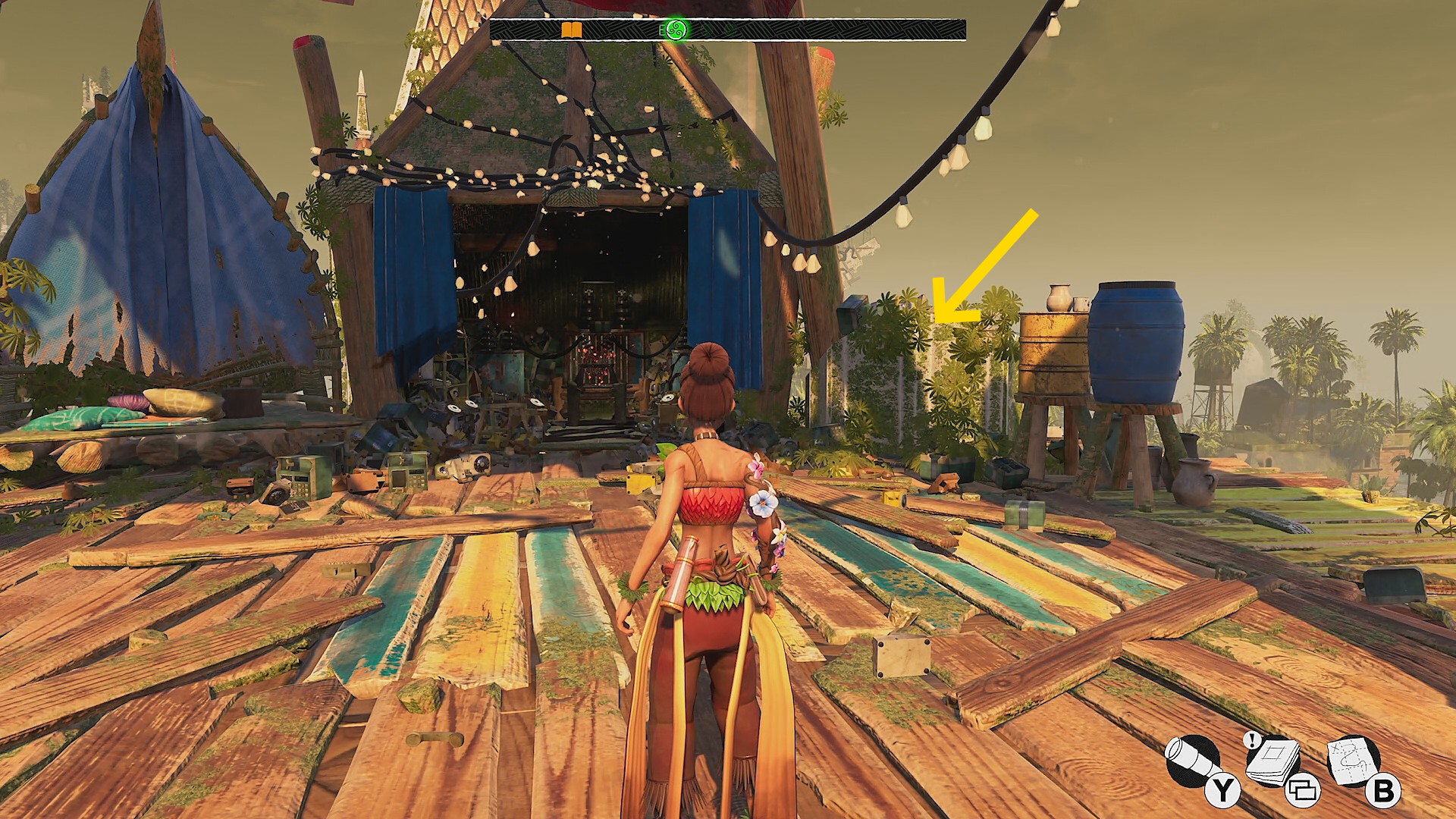Open the folded map icon
Screen dimensions: 1456x819
point(1354,761)
